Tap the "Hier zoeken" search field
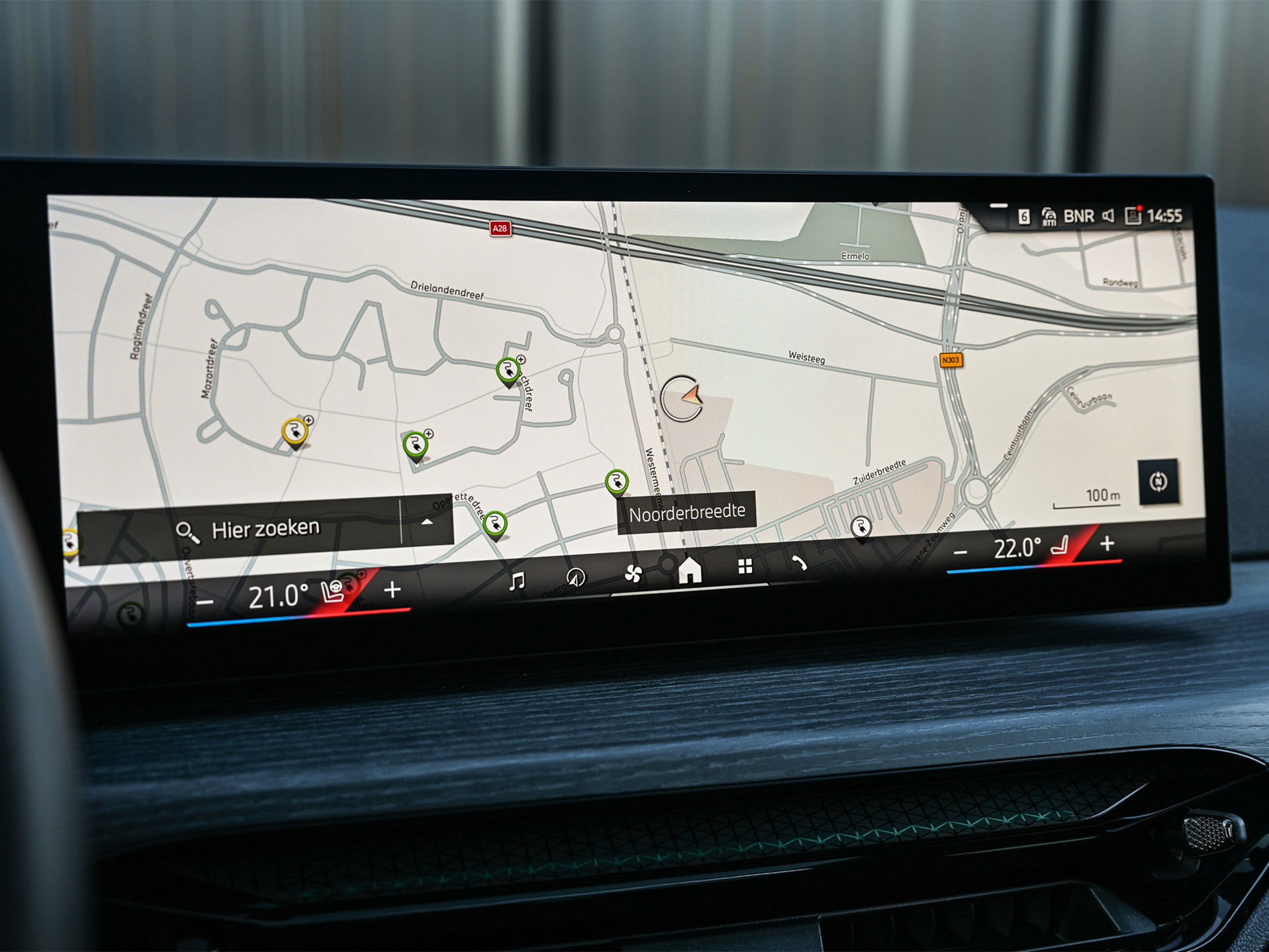The image size is (1269, 952). [265, 529]
